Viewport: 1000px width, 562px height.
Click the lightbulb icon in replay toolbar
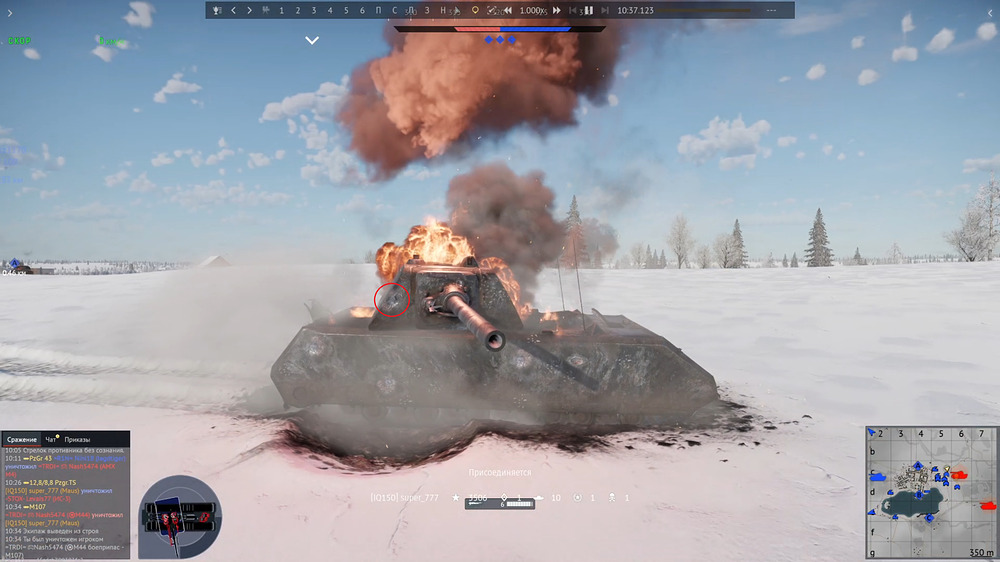[475, 10]
